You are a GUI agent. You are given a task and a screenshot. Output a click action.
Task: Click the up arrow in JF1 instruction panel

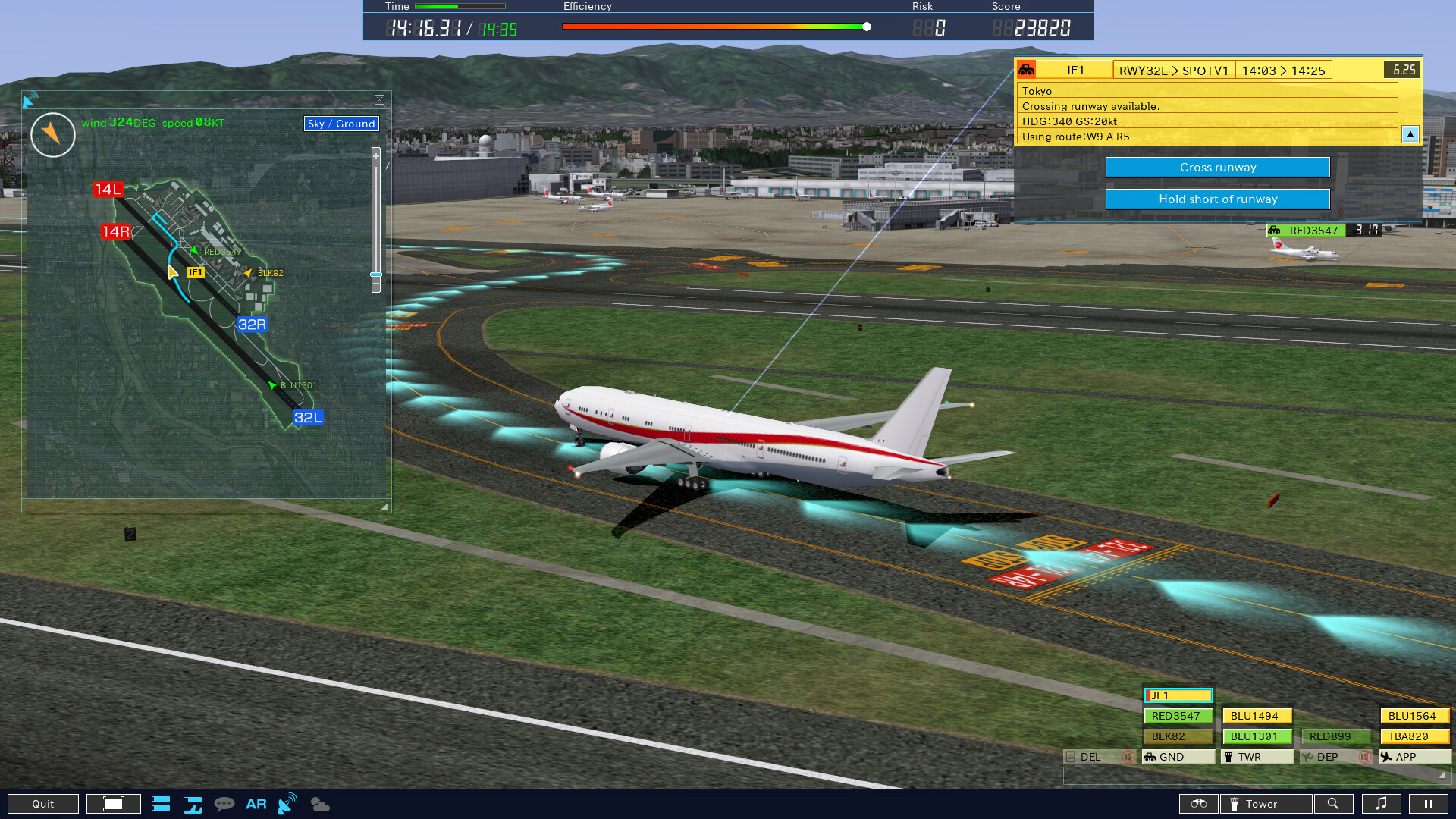tap(1410, 135)
